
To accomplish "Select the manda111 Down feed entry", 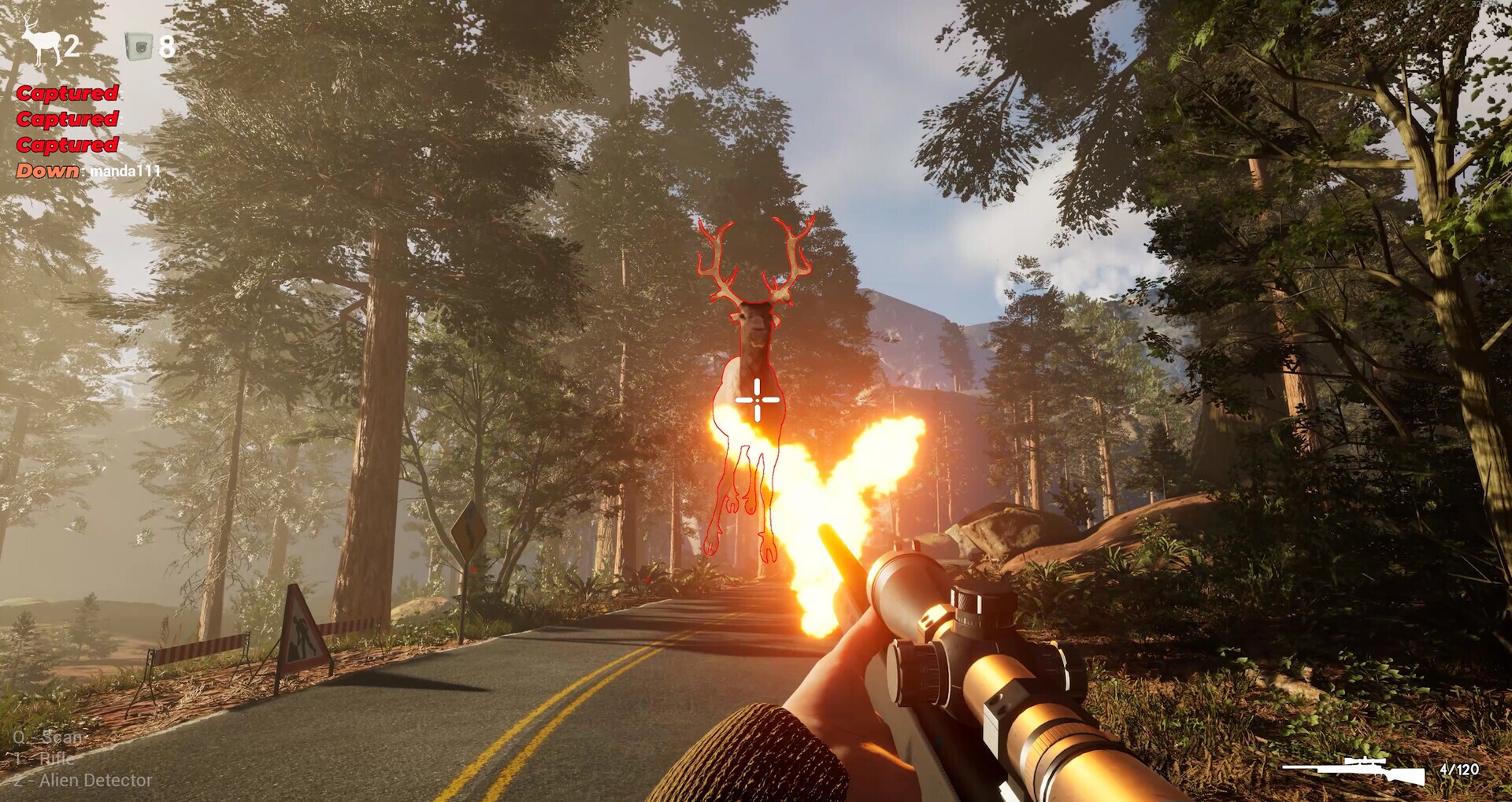I will click(x=88, y=171).
